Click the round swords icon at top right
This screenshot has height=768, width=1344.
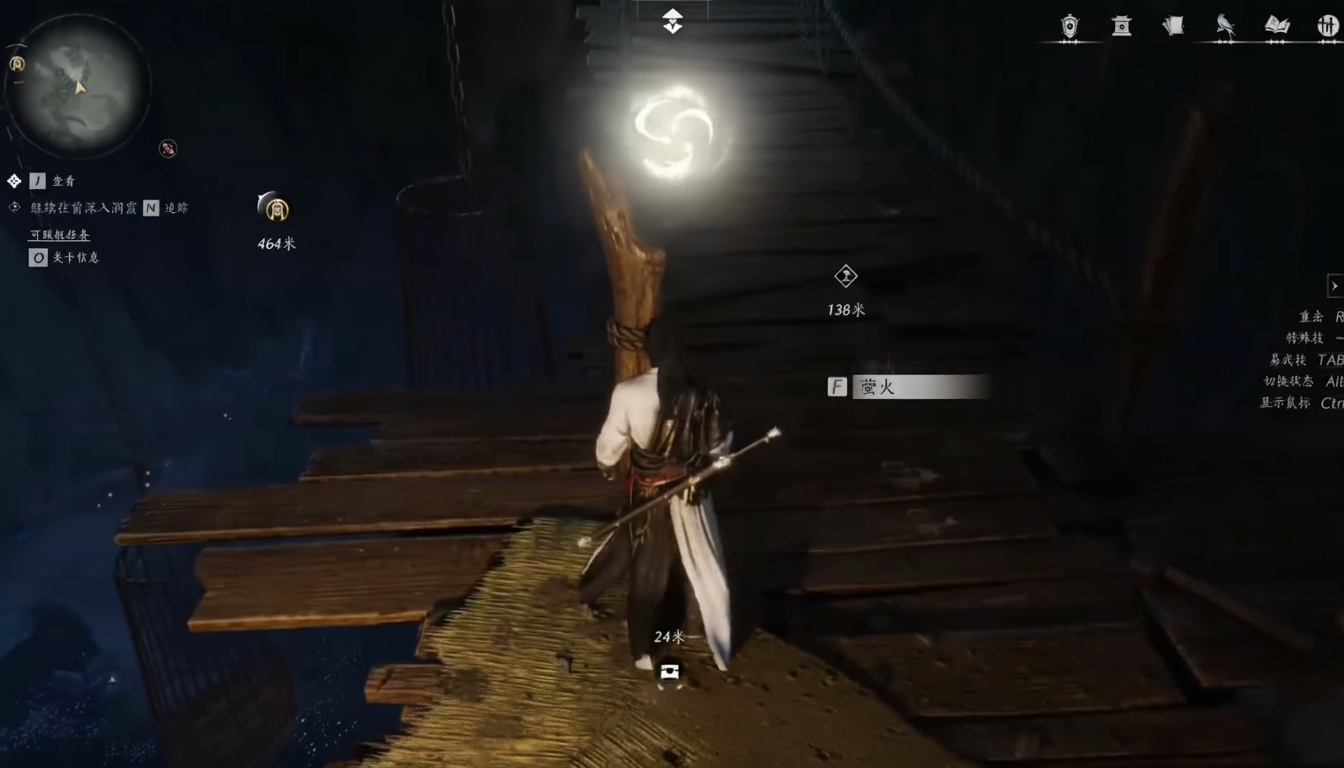coord(1328,26)
